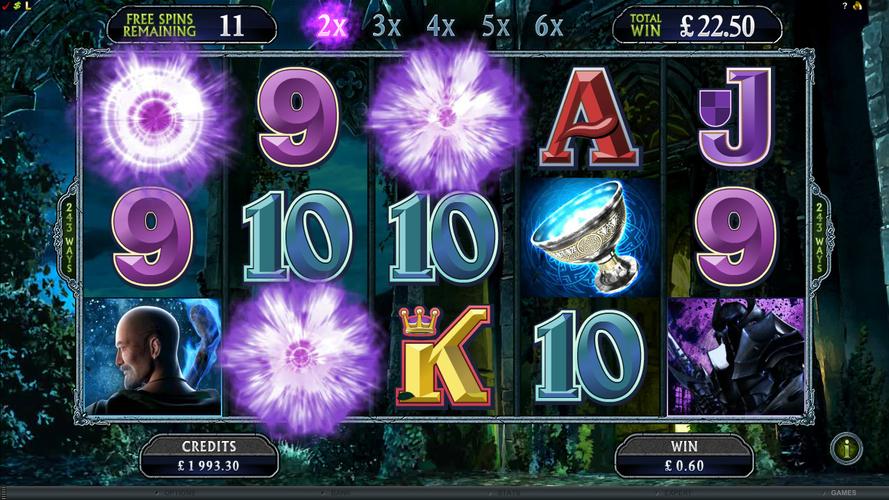889x500 pixels.
Task: Click the yellow L icon
Action: (28, 5)
